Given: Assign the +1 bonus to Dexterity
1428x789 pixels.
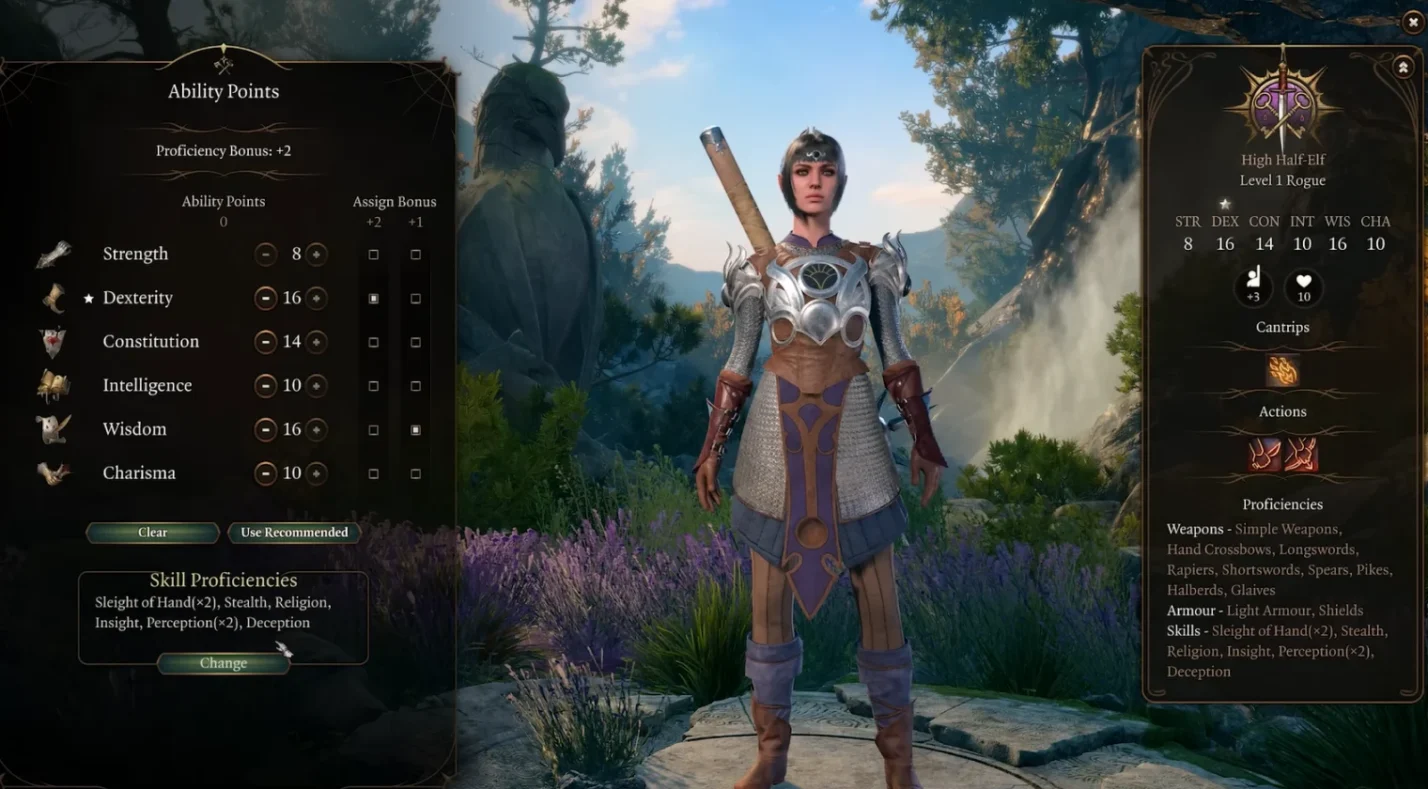Looking at the screenshot, I should [416, 299].
